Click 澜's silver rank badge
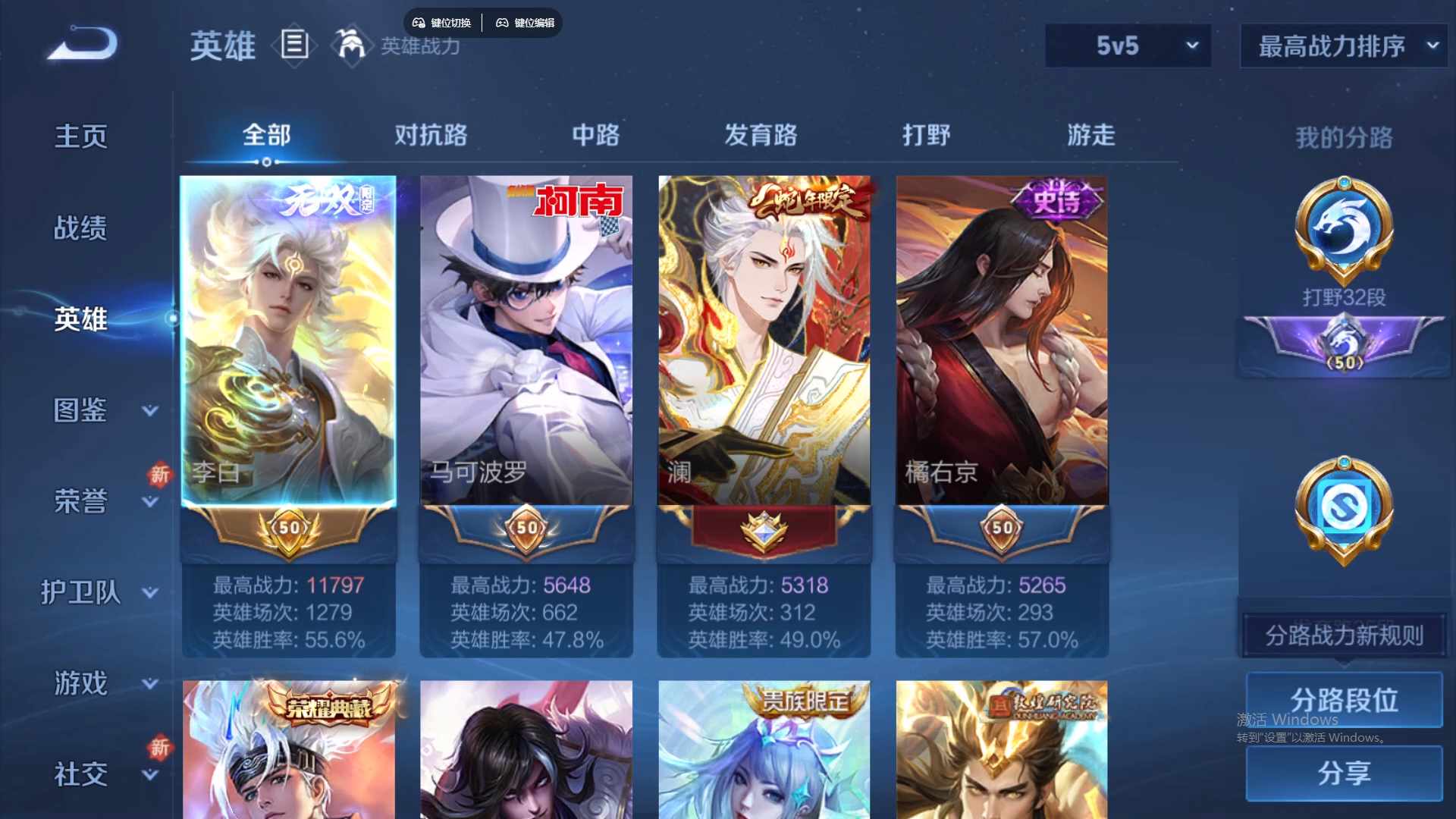This screenshot has width=1456, height=819. point(764,529)
